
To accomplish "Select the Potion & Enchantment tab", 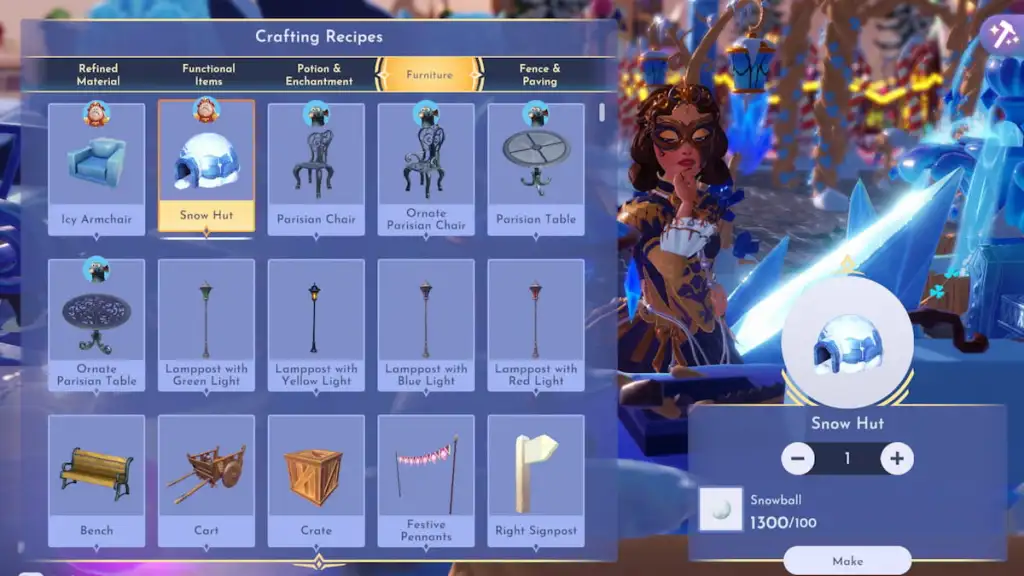I will coord(319,75).
